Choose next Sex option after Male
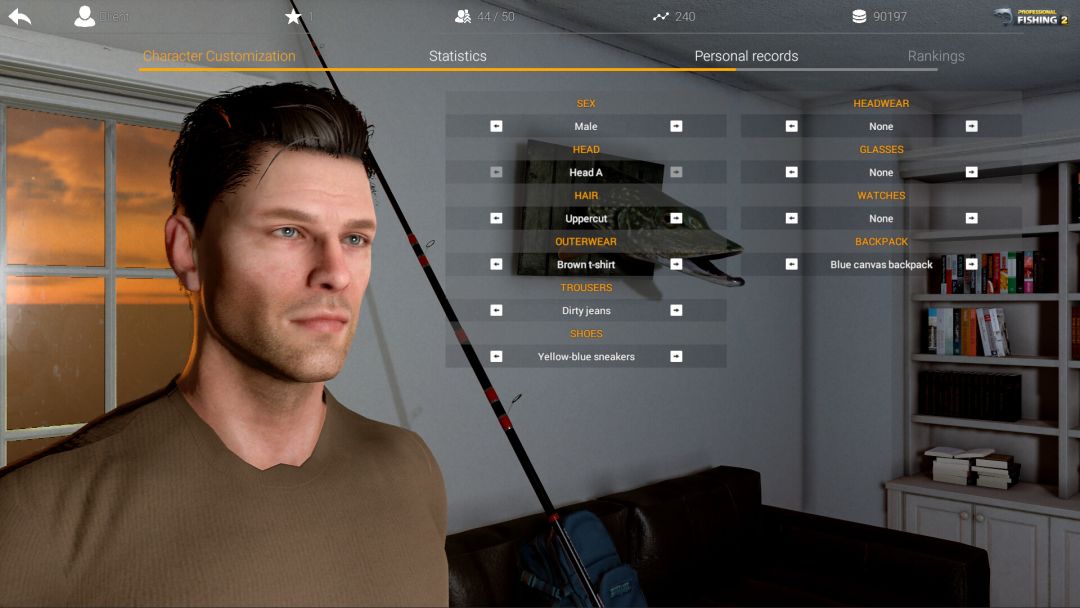Viewport: 1080px width, 608px height. tap(676, 126)
